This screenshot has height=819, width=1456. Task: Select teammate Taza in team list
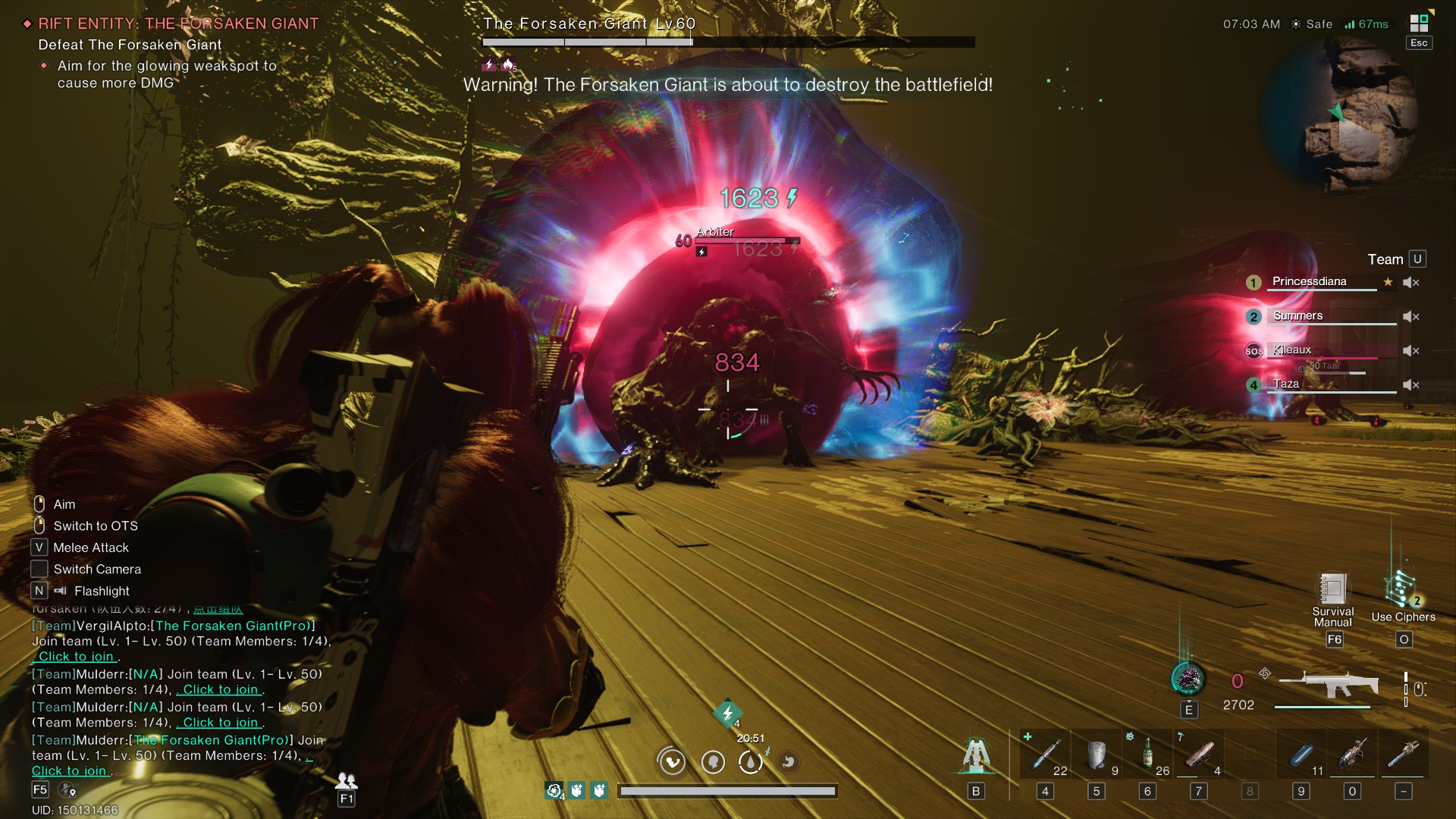(x=1286, y=384)
